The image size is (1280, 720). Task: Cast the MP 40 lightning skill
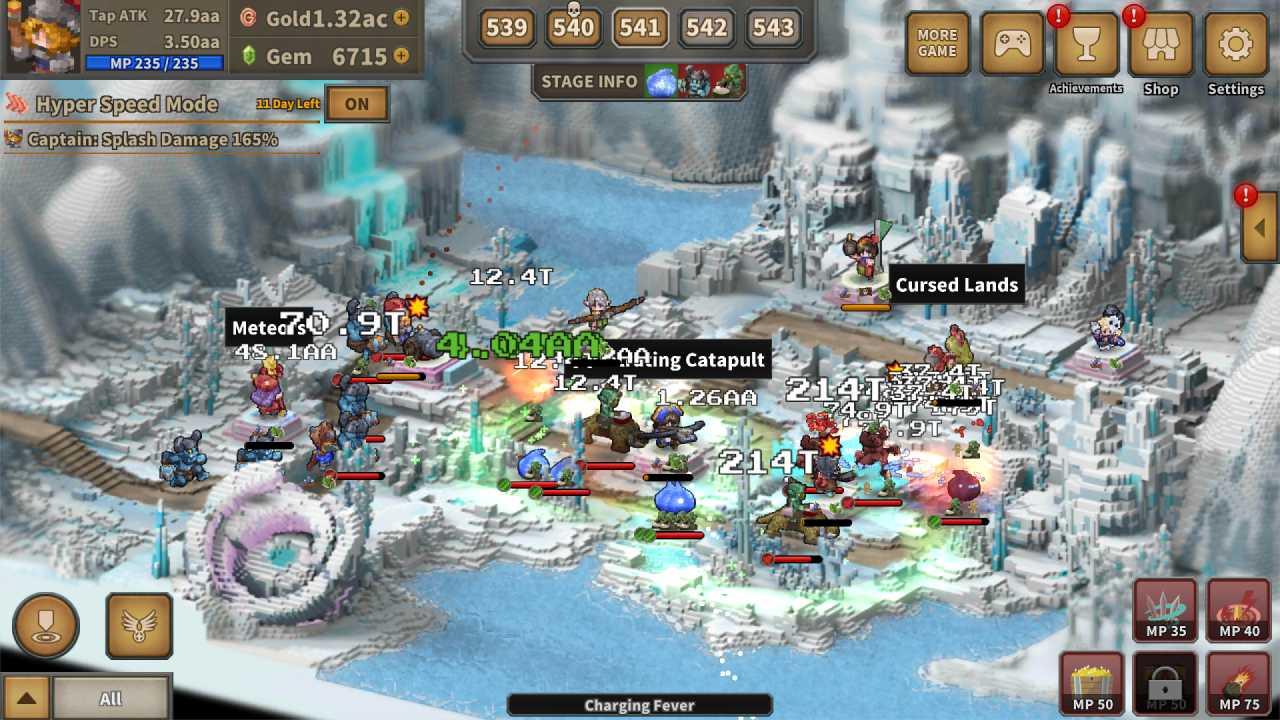pyautogui.click(x=1237, y=611)
